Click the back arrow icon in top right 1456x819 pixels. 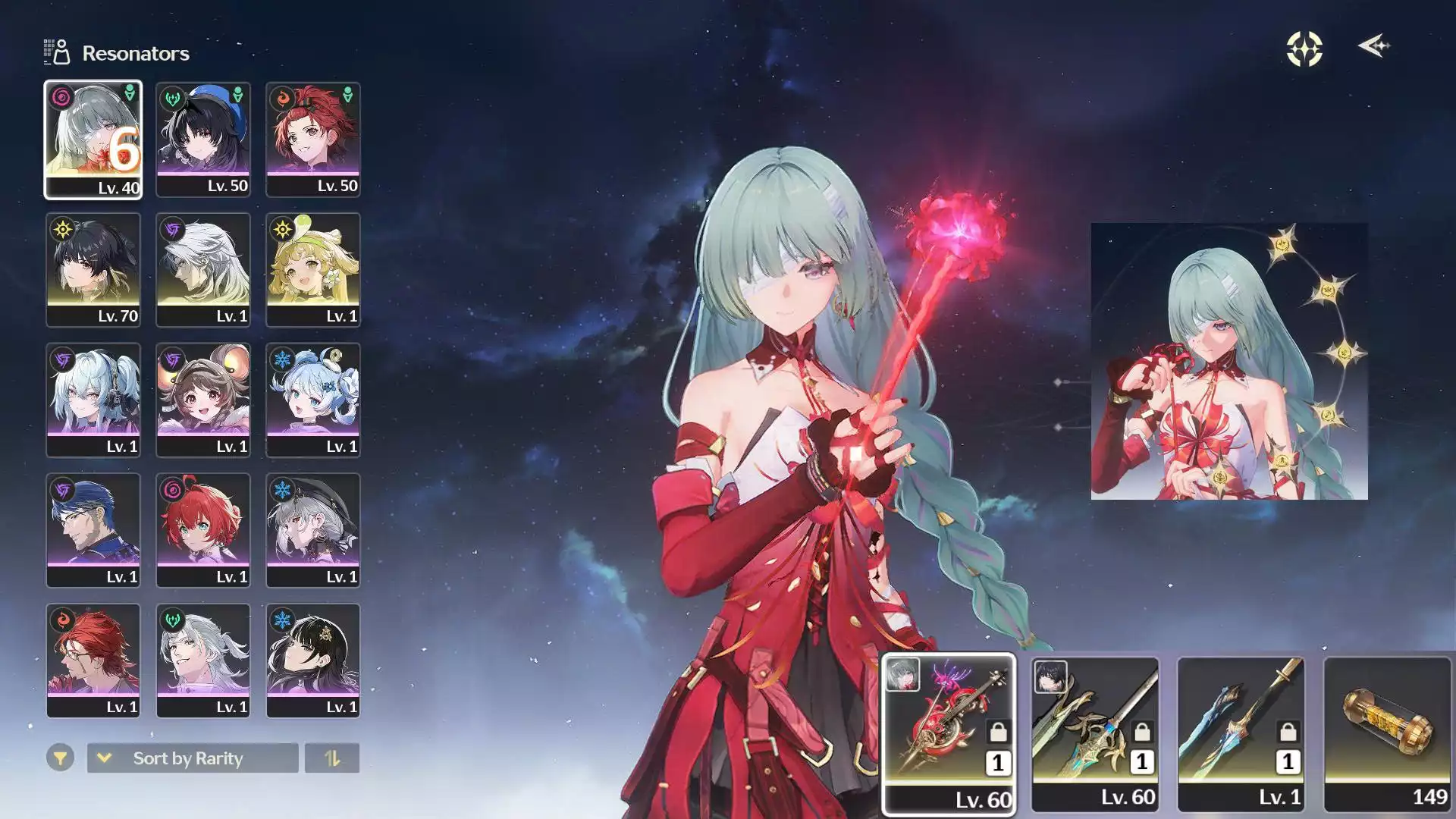click(x=1375, y=47)
